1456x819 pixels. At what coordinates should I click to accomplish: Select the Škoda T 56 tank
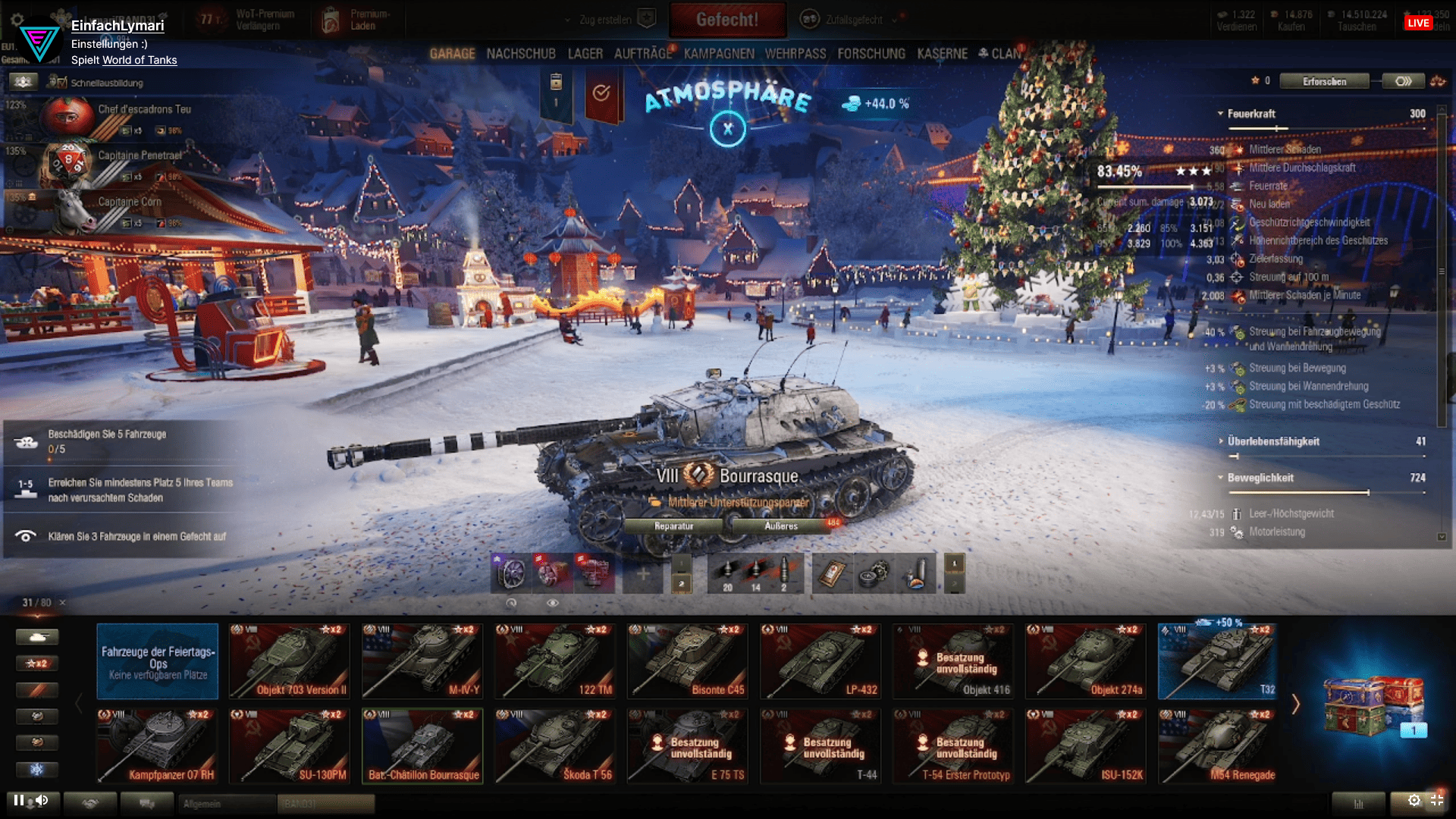tap(555, 746)
